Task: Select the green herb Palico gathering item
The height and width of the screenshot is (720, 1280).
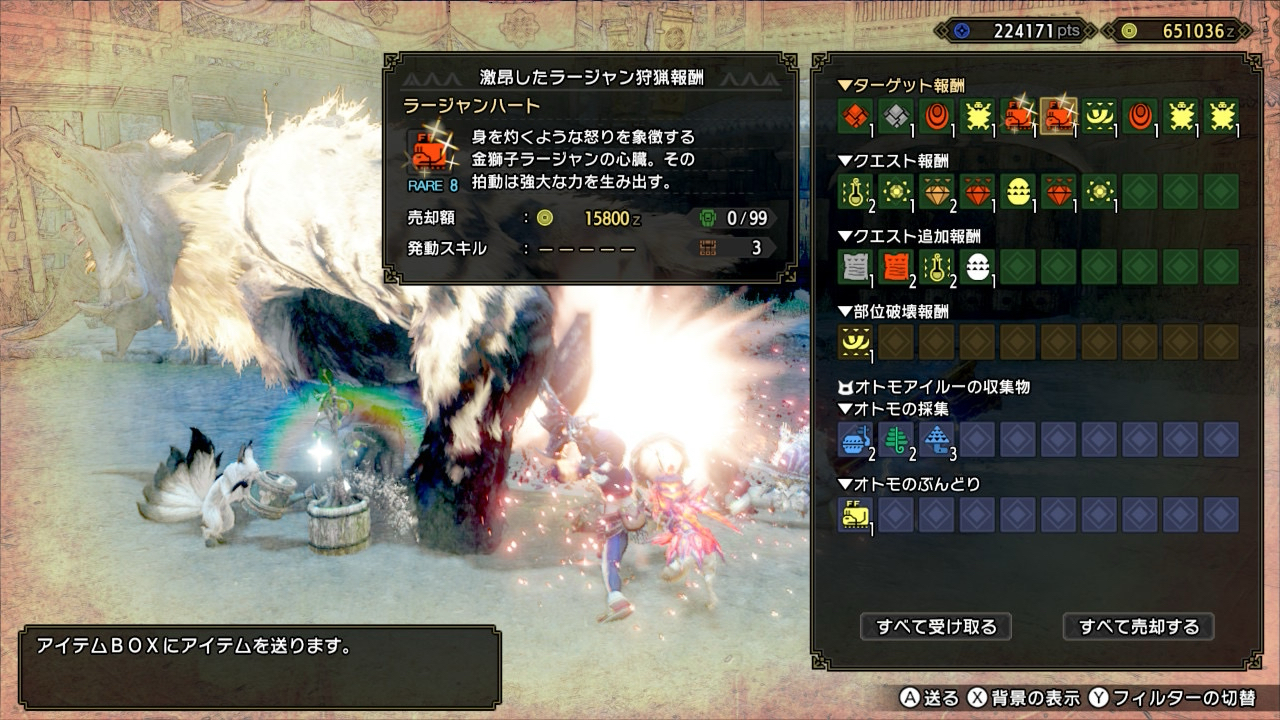Action: 896,439
